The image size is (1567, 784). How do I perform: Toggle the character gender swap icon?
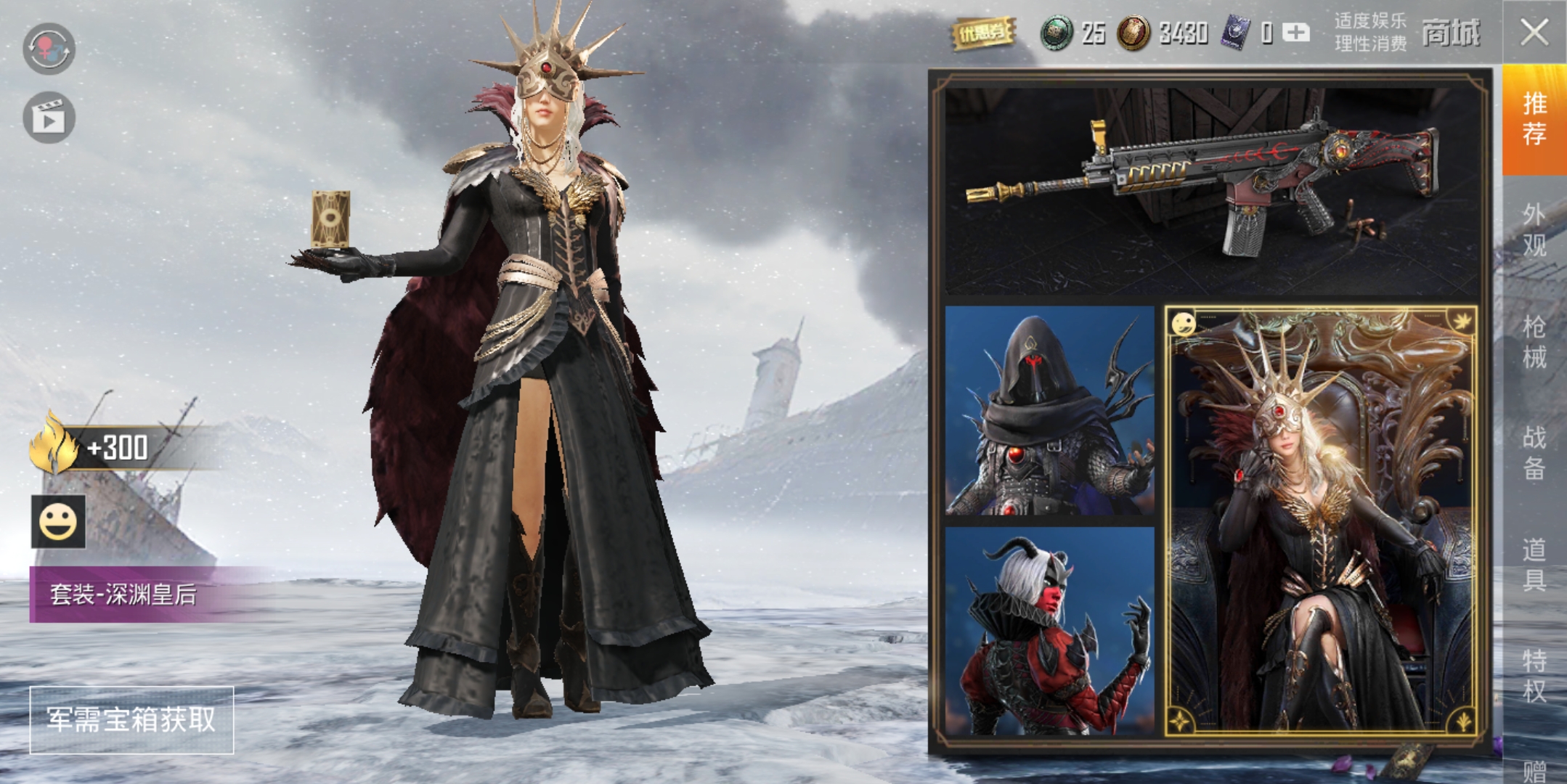tap(49, 49)
